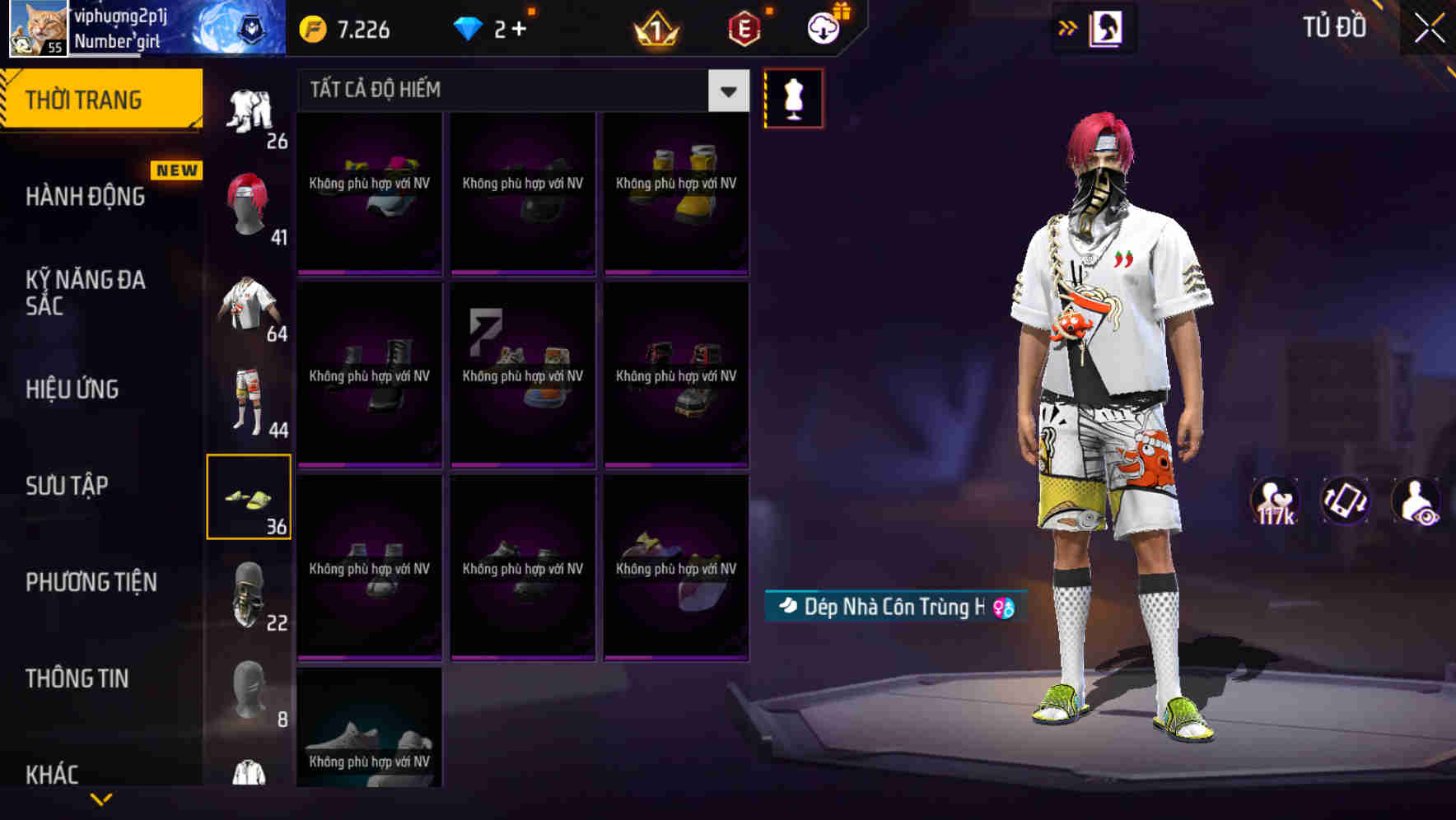Viewport: 1456px width, 820px height.
Task: Open the cloud download gift icon
Action: coord(821,26)
